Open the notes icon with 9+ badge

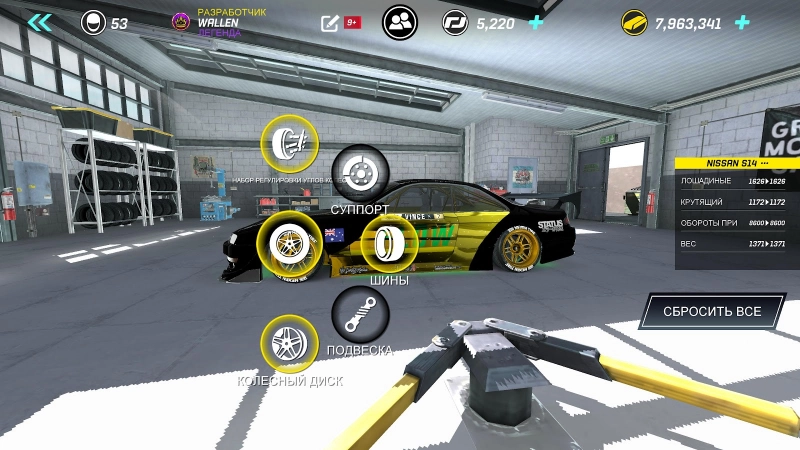click(331, 22)
